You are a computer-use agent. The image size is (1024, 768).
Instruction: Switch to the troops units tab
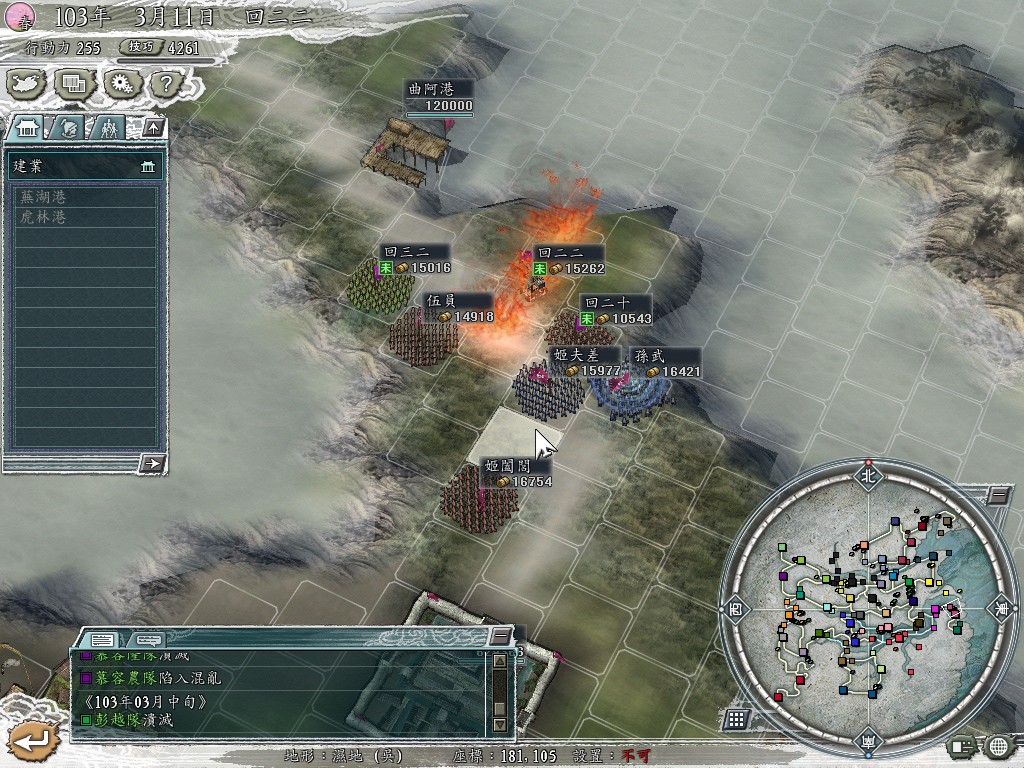coord(108,127)
